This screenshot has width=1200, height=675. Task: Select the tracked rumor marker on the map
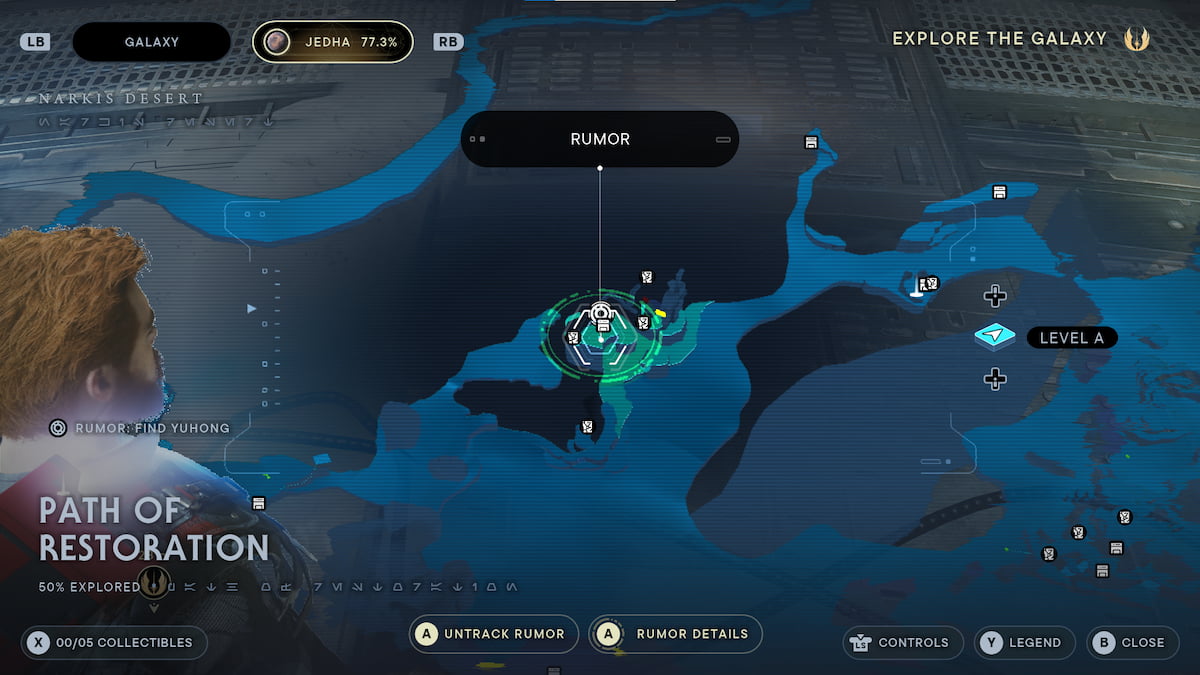[x=601, y=313]
